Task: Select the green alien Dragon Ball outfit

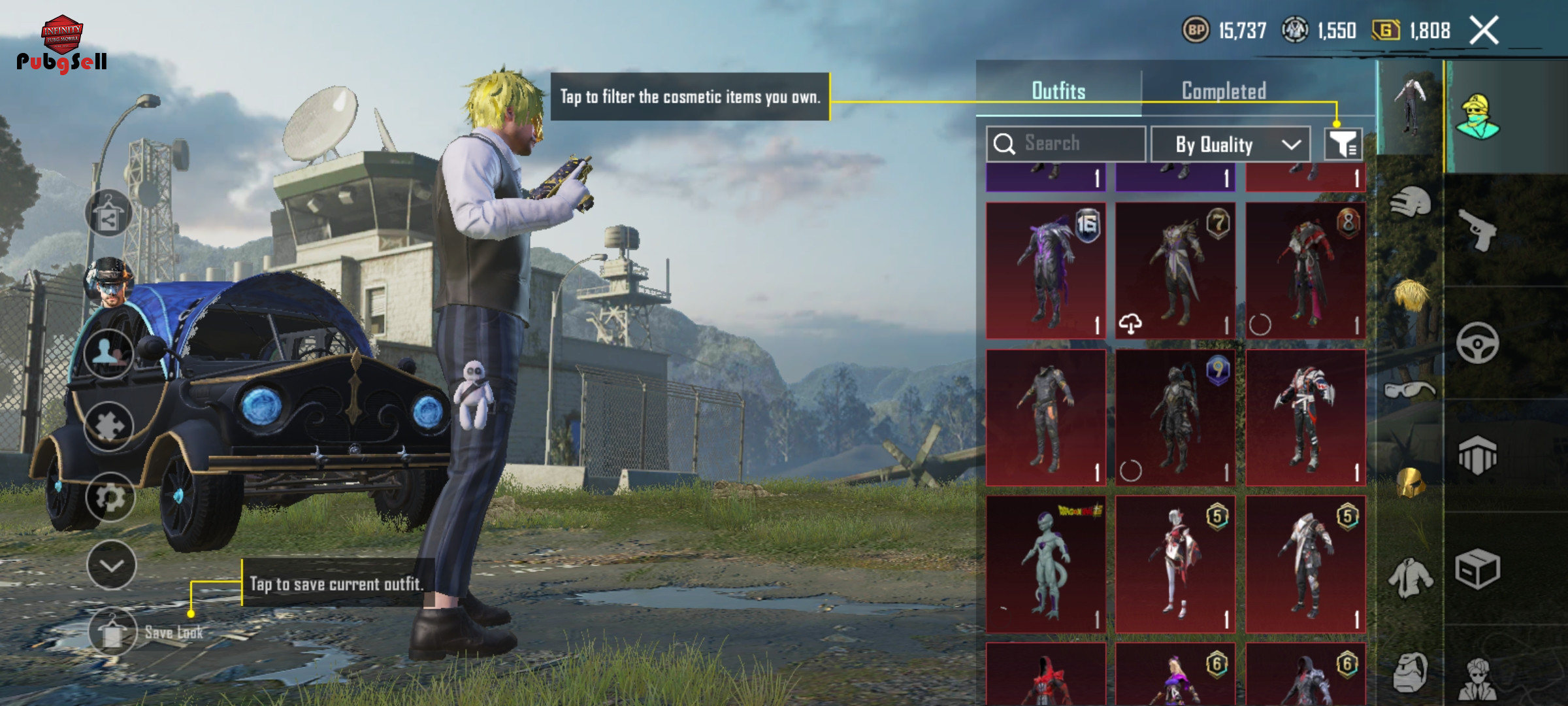Action: pyautogui.click(x=1045, y=563)
